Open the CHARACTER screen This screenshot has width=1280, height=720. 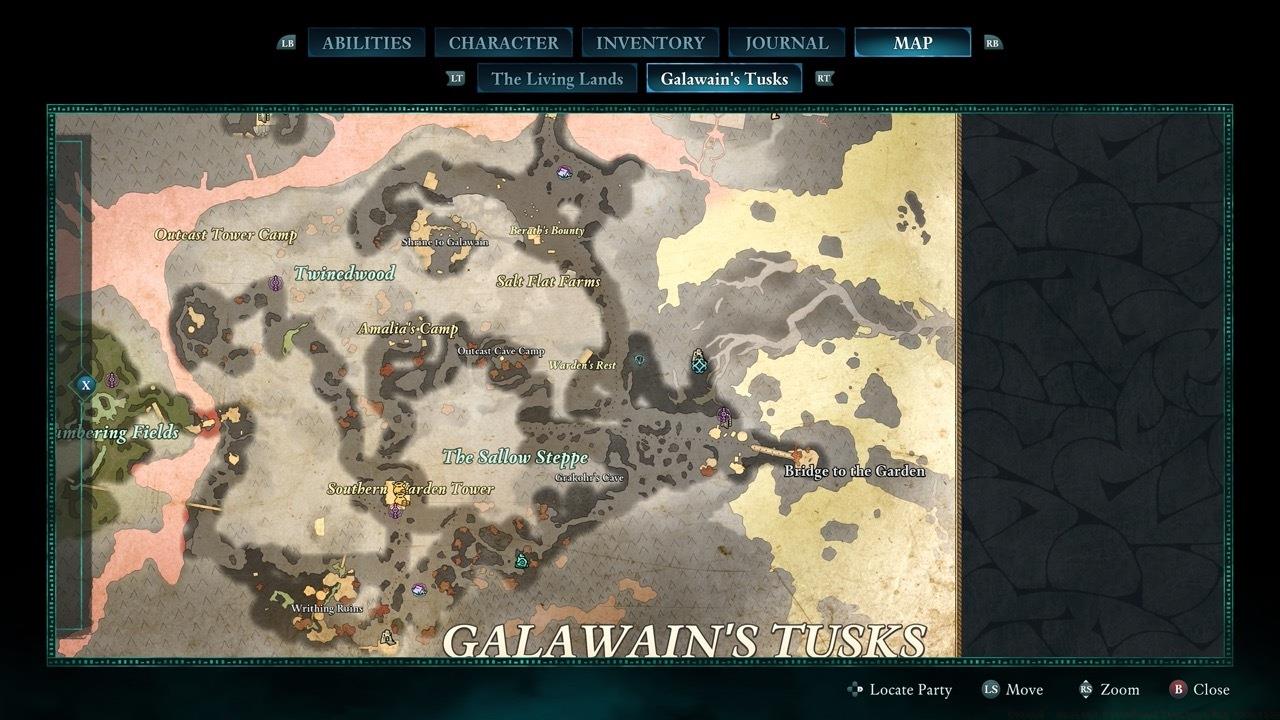pyautogui.click(x=504, y=42)
